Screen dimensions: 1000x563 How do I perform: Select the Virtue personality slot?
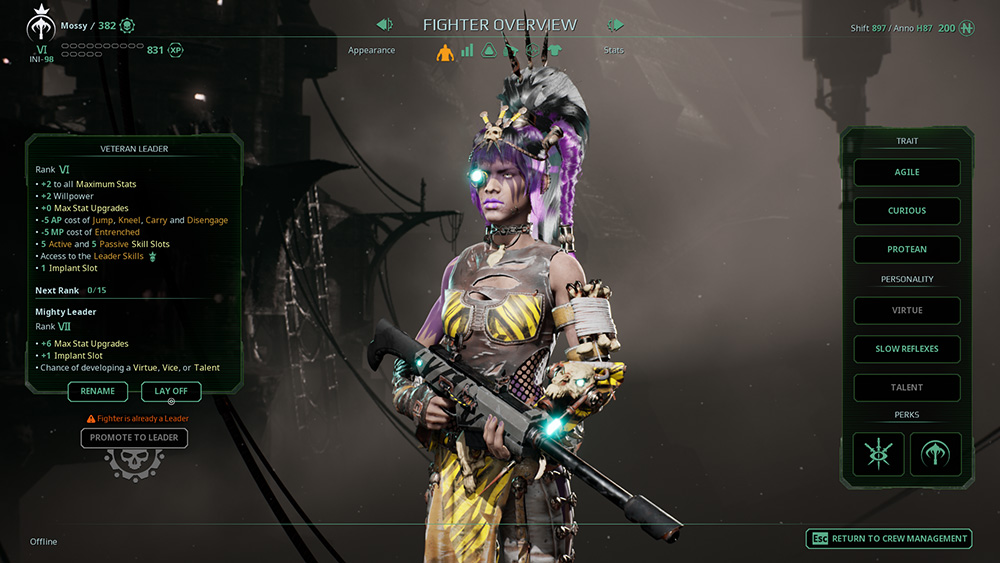(907, 310)
